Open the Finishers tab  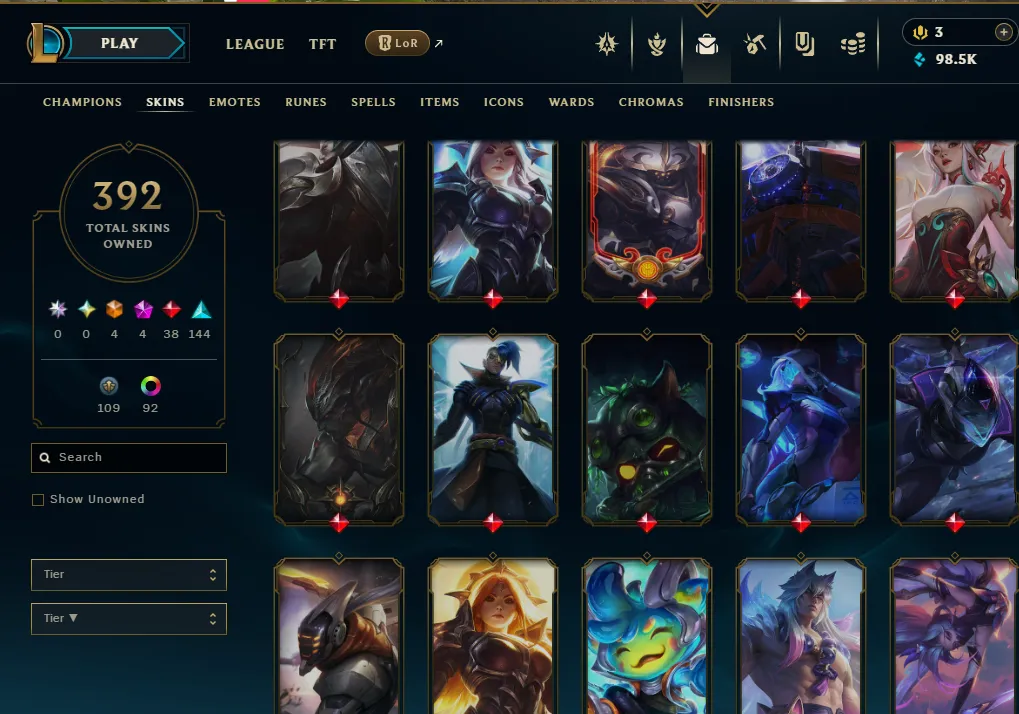(741, 102)
